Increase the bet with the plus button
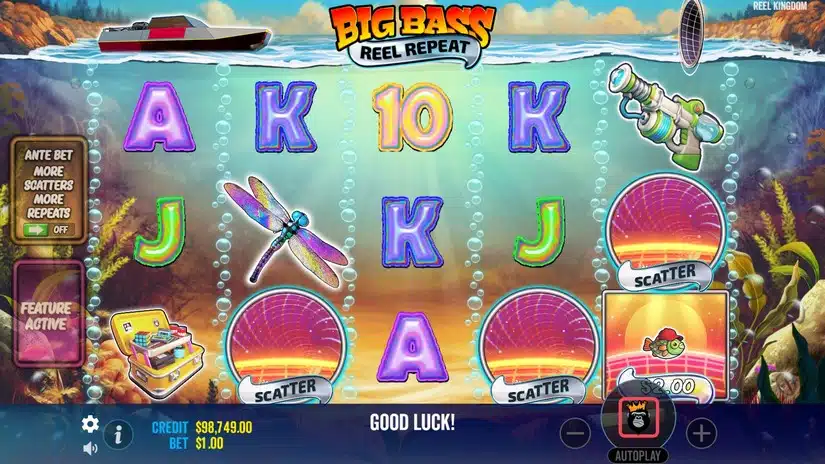 702,433
